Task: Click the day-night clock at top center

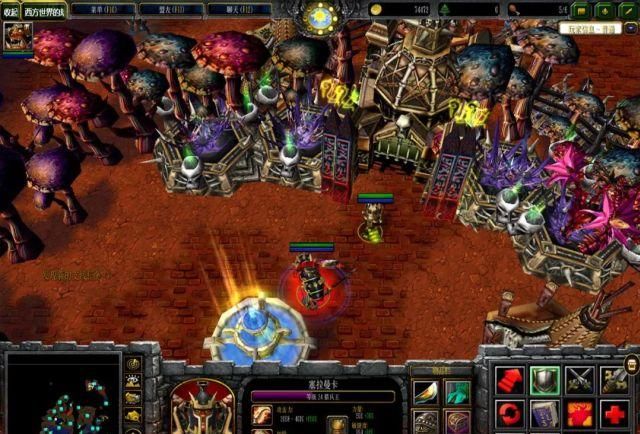Action: tap(321, 17)
